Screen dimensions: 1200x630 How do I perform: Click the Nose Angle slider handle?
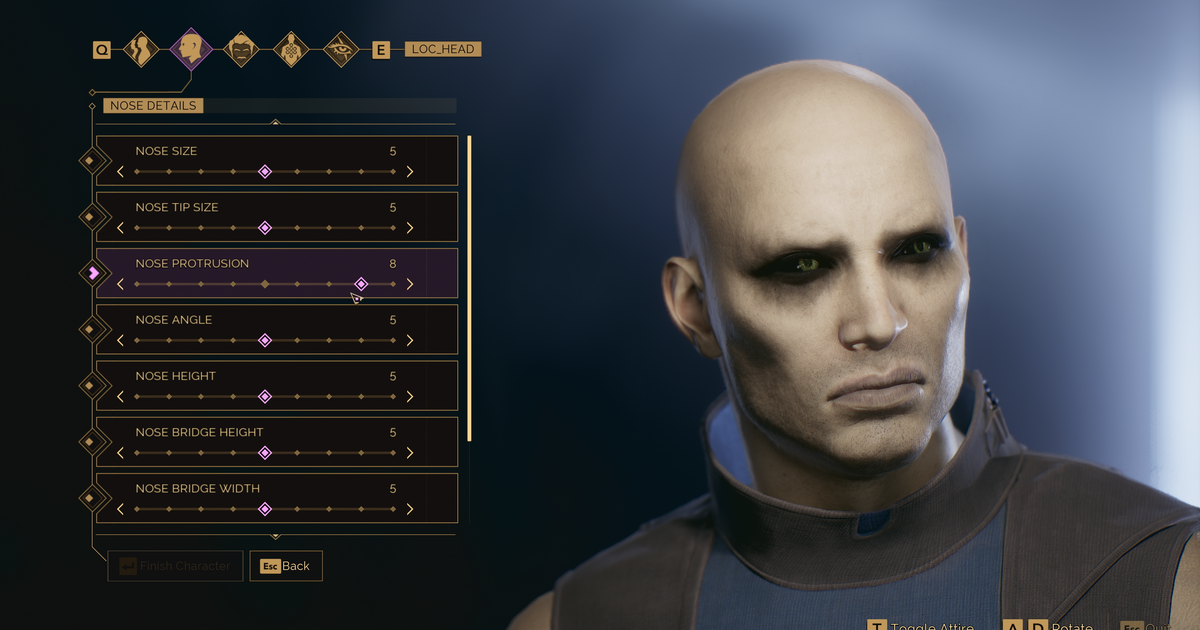click(265, 341)
